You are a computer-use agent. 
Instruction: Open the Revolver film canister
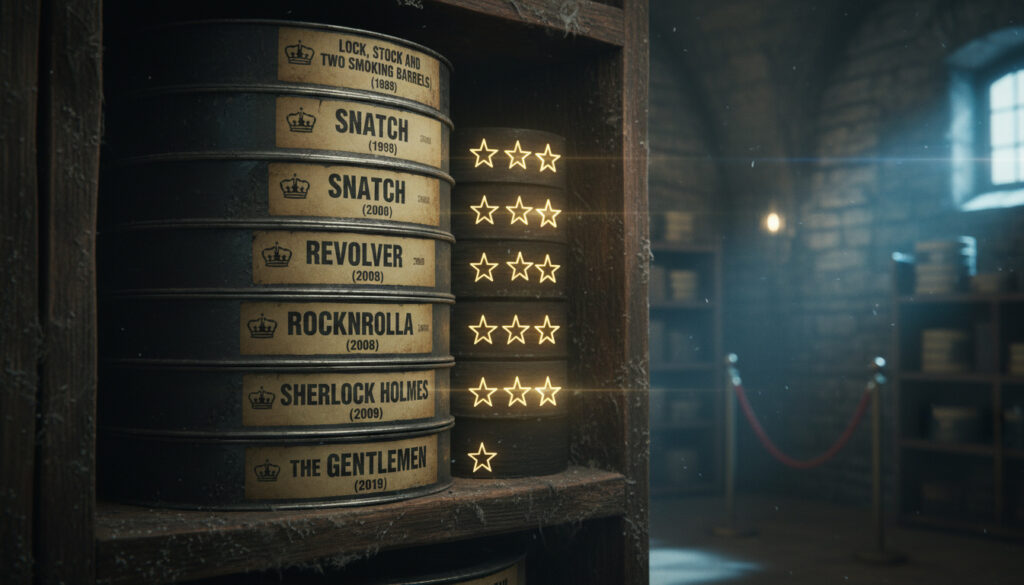(x=344, y=259)
